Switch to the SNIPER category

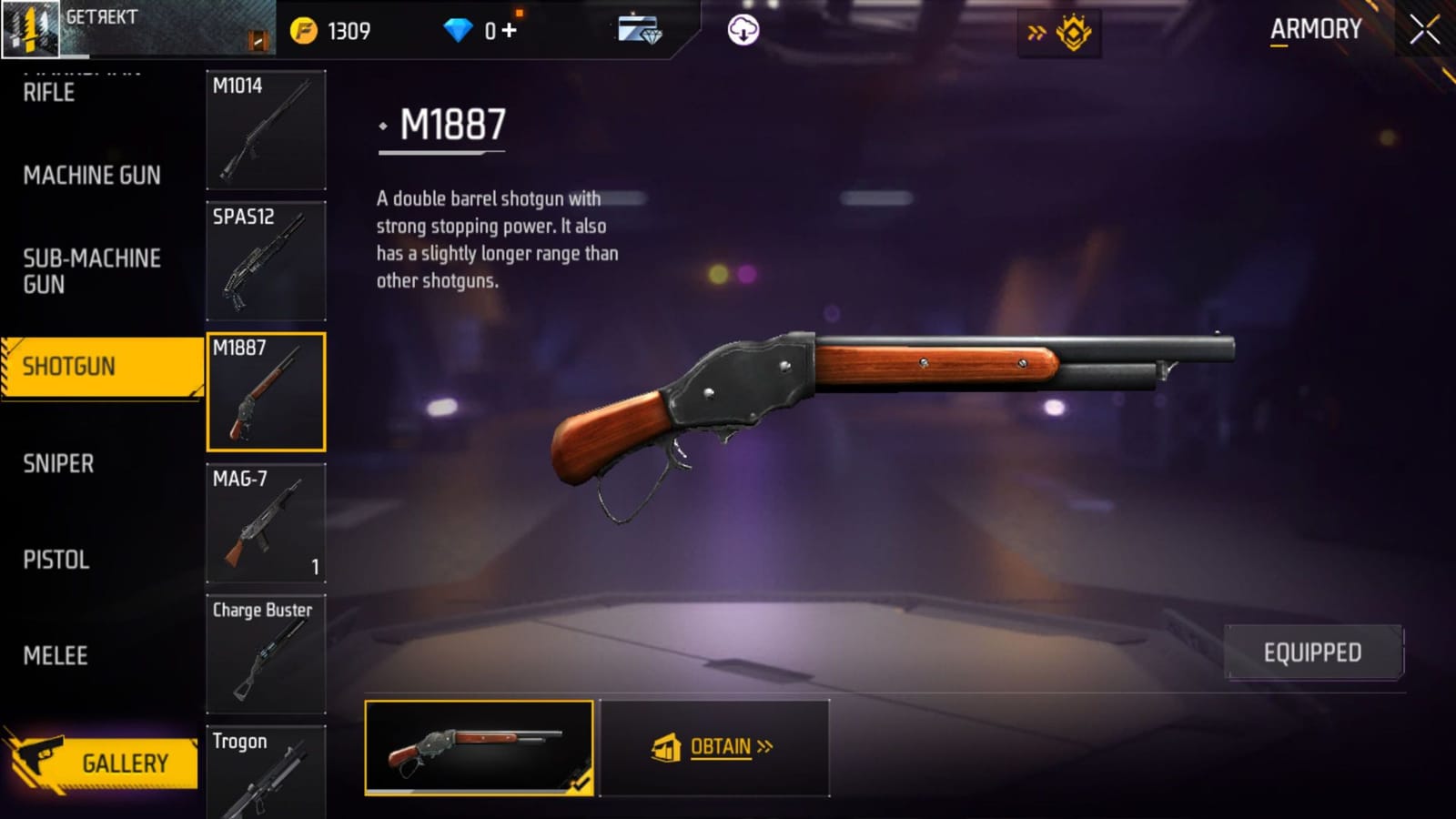pos(60,464)
